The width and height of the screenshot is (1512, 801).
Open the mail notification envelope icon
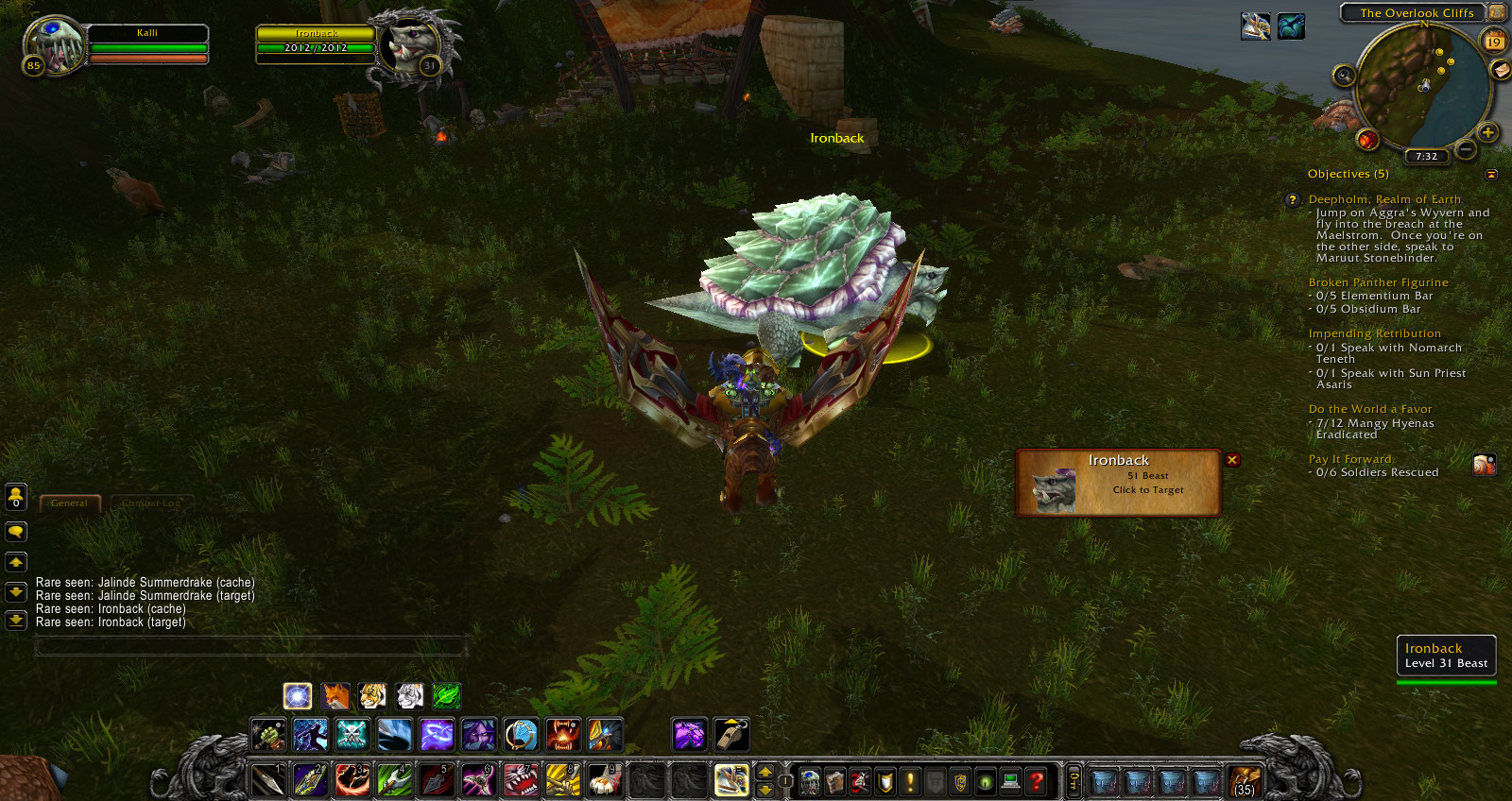tap(1501, 70)
